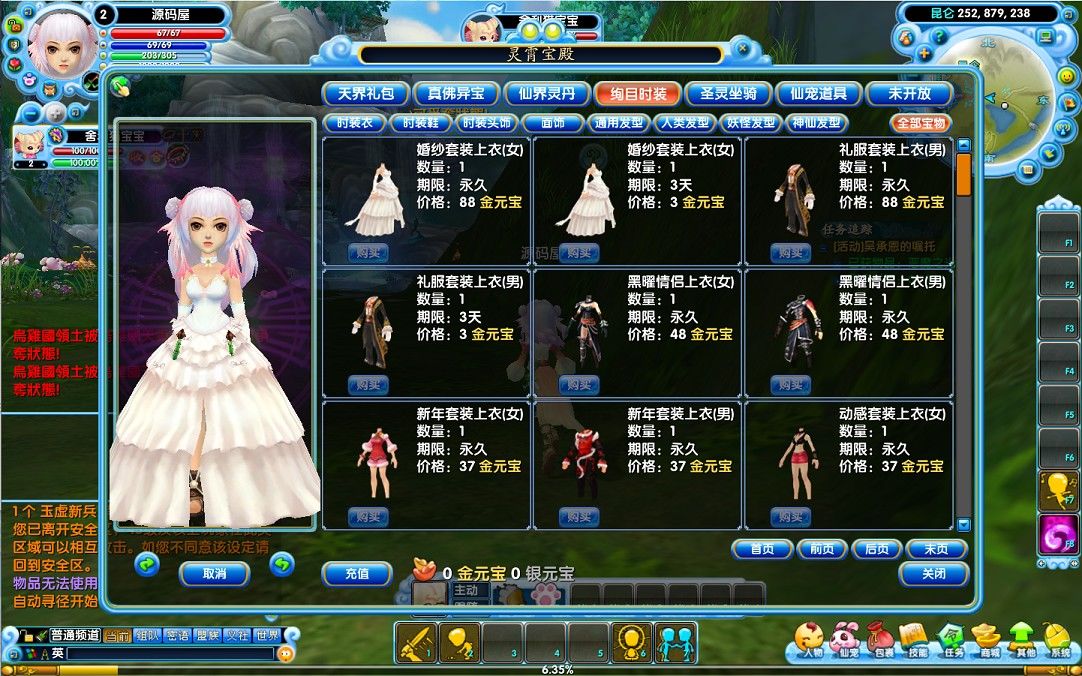Image resolution: width=1082 pixels, height=676 pixels.
Task: Buy the 动感套装上衣(女) outfit
Action: [791, 516]
